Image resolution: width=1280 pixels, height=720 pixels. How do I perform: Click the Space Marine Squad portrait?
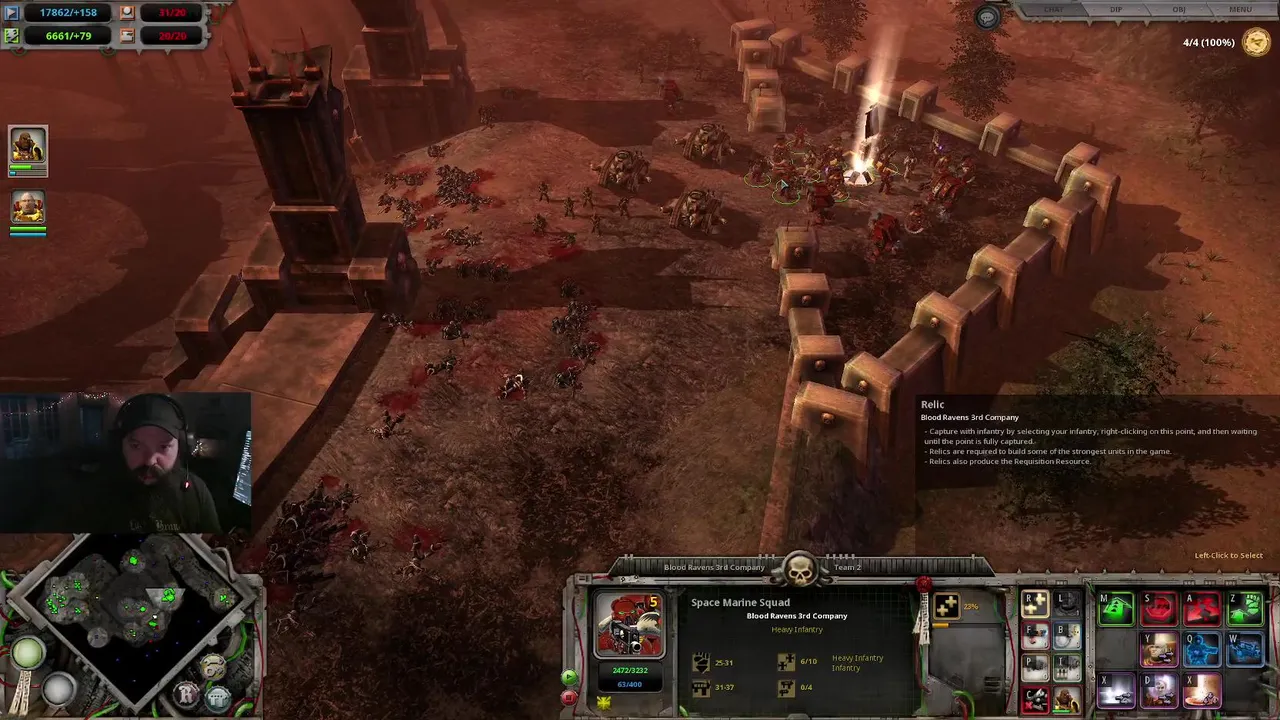coord(630,626)
